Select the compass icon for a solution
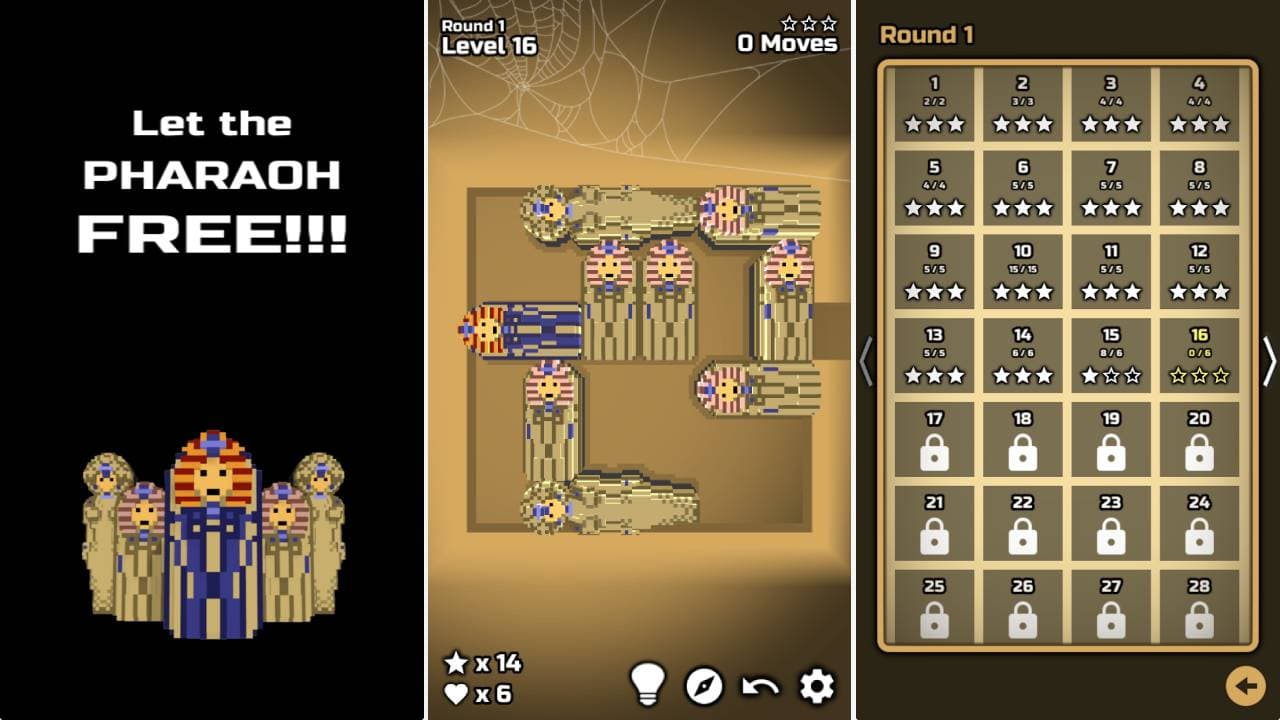1280x720 pixels. tap(704, 687)
